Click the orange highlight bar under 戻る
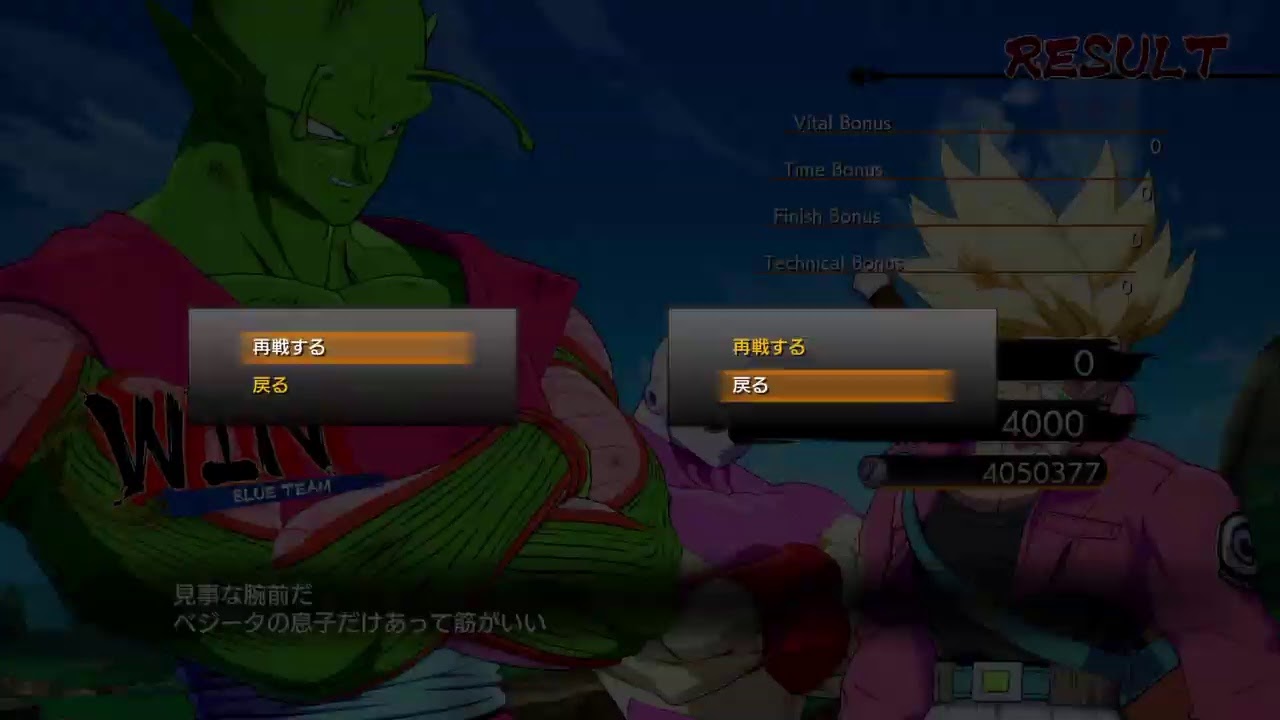 pos(835,386)
